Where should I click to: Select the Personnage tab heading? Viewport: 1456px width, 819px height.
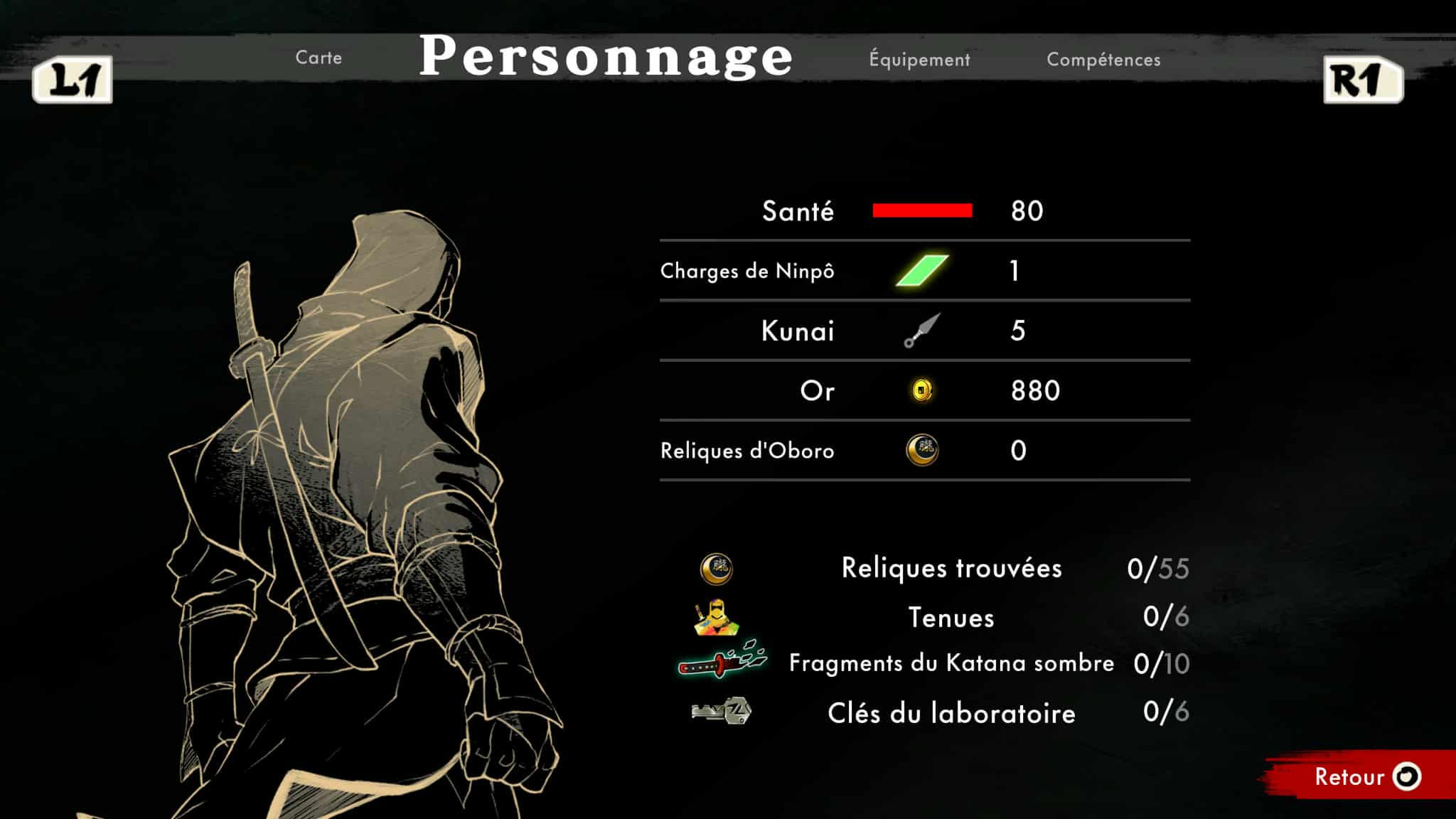coord(606,56)
